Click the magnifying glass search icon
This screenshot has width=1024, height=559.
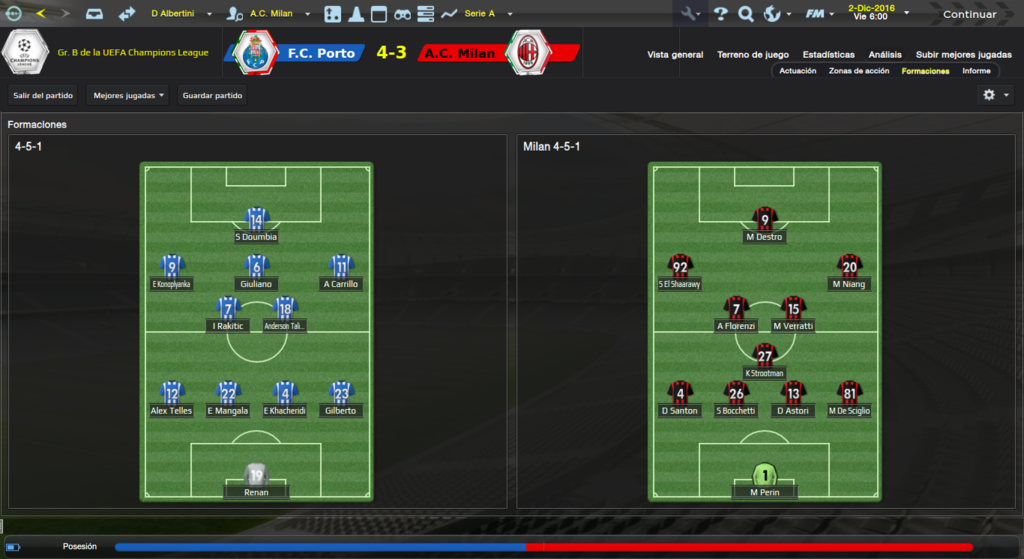(x=746, y=14)
